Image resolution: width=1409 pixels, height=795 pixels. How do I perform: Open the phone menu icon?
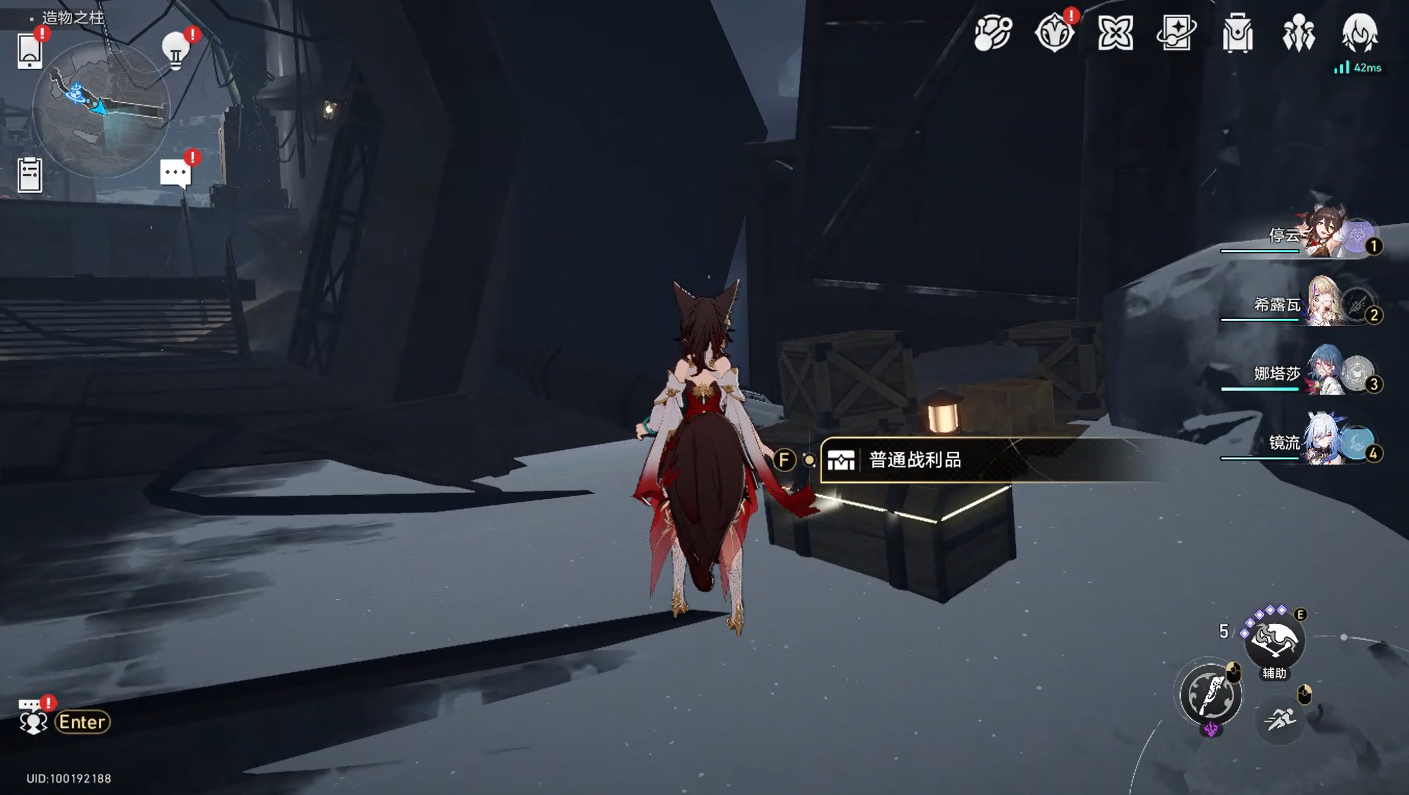pyautogui.click(x=30, y=50)
